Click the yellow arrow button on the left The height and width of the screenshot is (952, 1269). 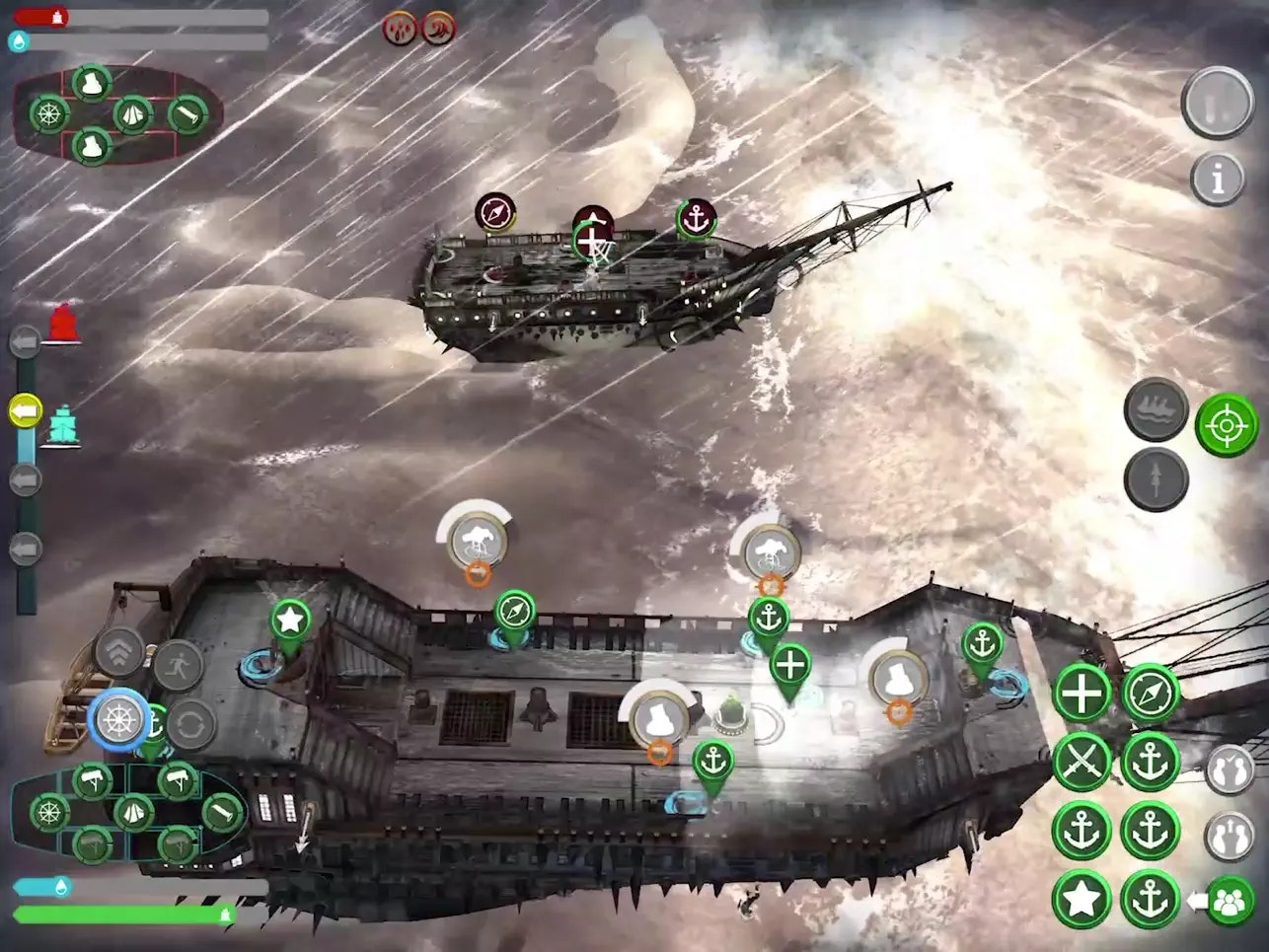(x=26, y=407)
